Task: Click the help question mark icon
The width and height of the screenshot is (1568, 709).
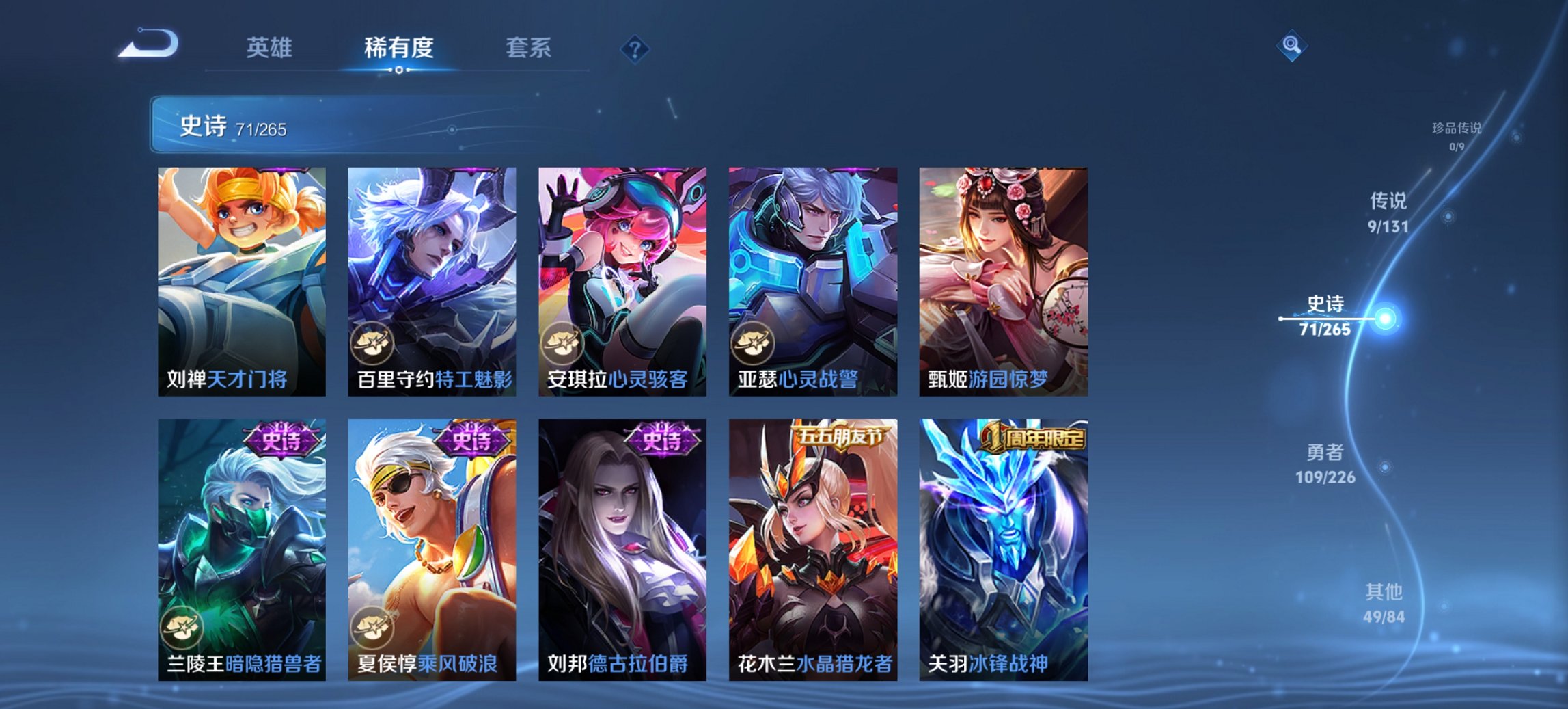Action: coord(635,50)
